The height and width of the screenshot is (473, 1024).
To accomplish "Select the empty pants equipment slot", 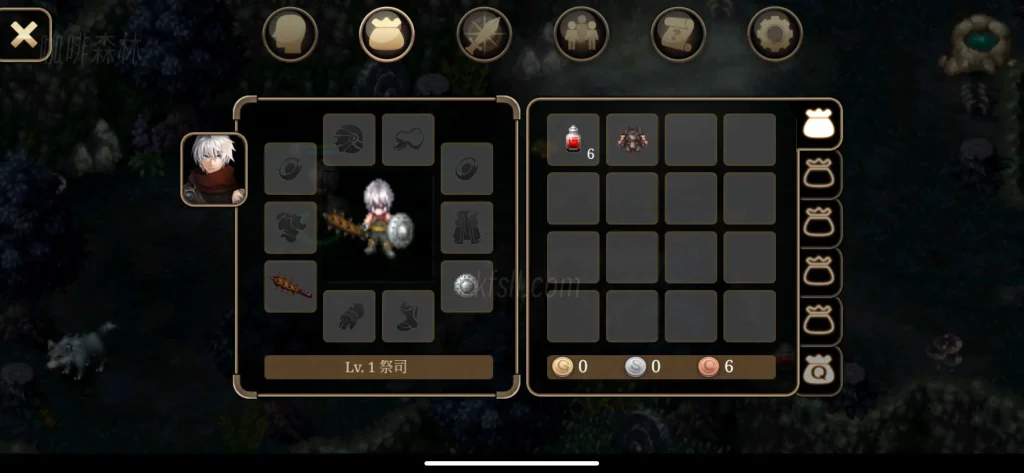I will pyautogui.click(x=467, y=228).
